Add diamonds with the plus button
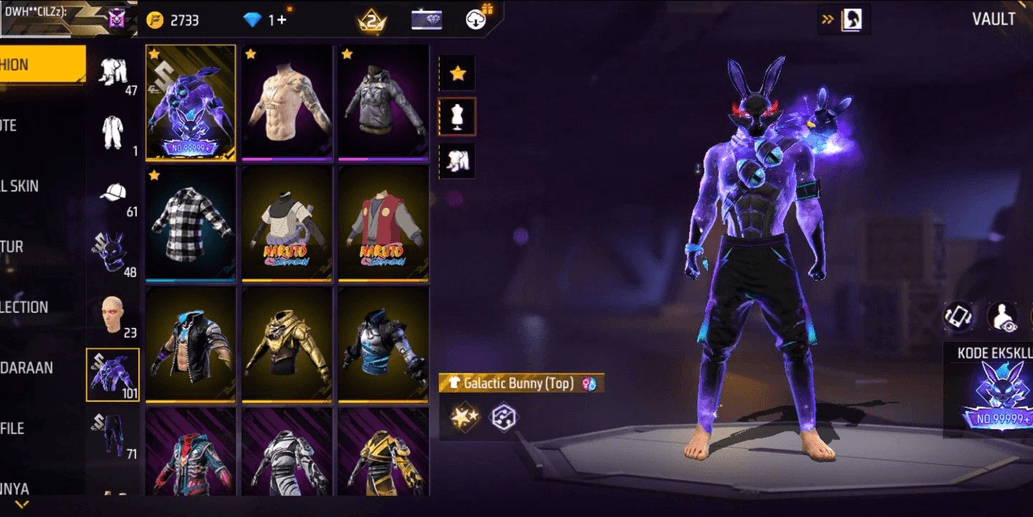The width and height of the screenshot is (1033, 517). (284, 20)
